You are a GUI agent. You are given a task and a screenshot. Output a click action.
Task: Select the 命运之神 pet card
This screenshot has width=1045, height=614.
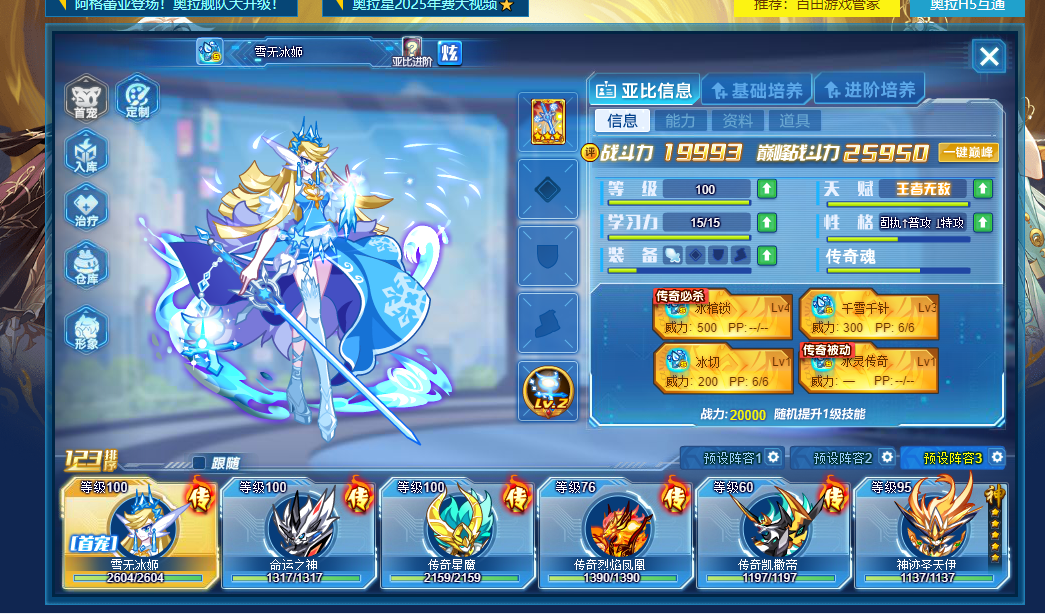click(x=296, y=533)
